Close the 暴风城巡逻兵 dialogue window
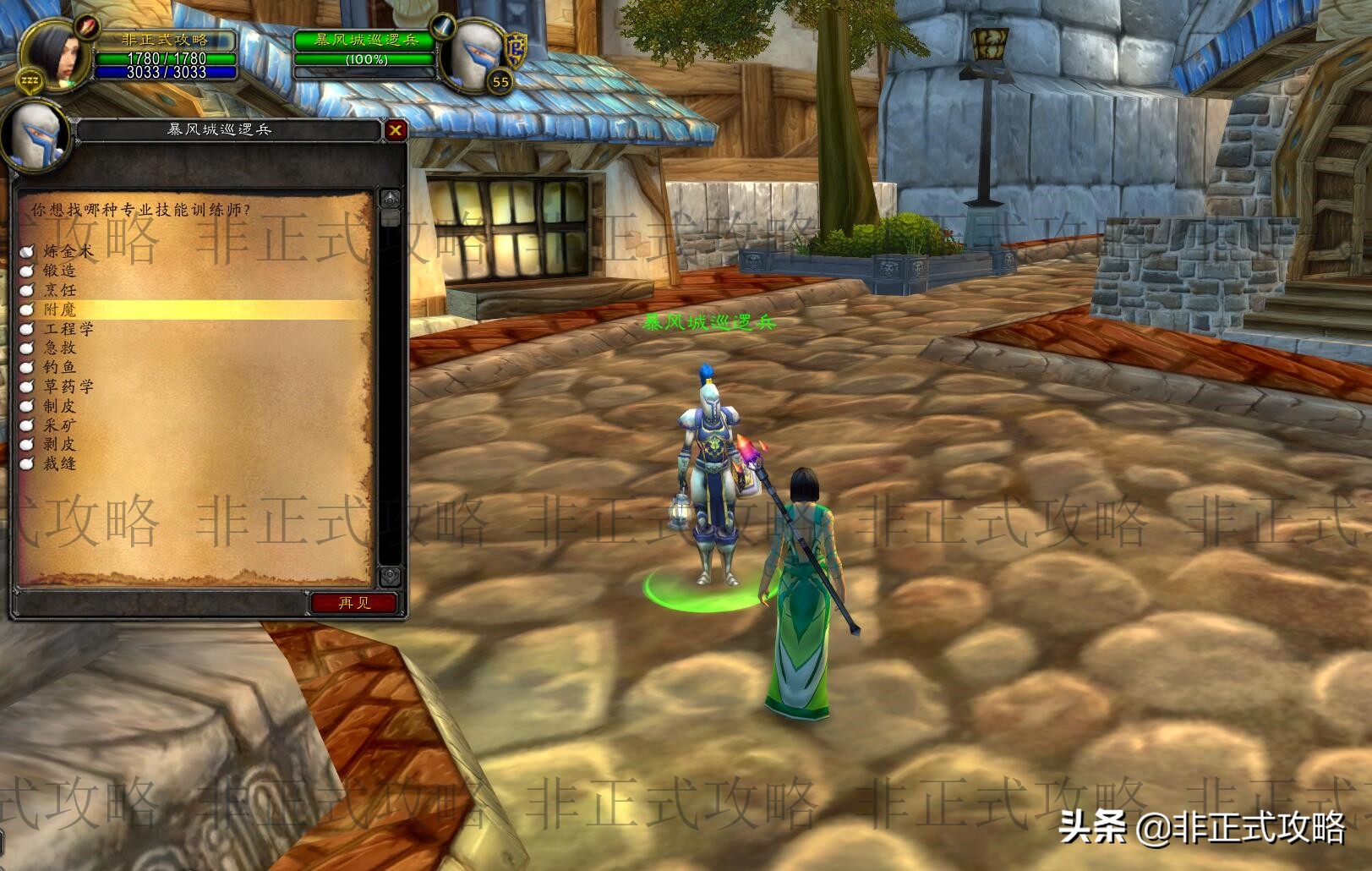The height and width of the screenshot is (871, 1372). 395,130
